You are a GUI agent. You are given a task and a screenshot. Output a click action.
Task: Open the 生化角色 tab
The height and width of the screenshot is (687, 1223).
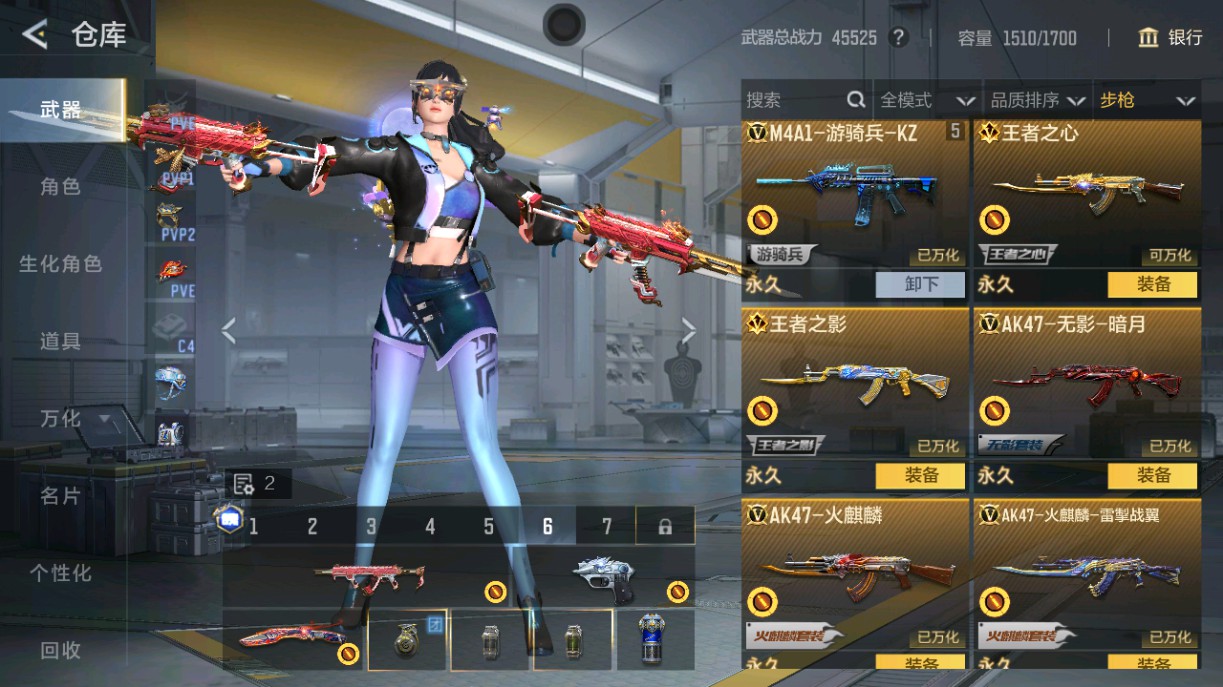coord(60,264)
